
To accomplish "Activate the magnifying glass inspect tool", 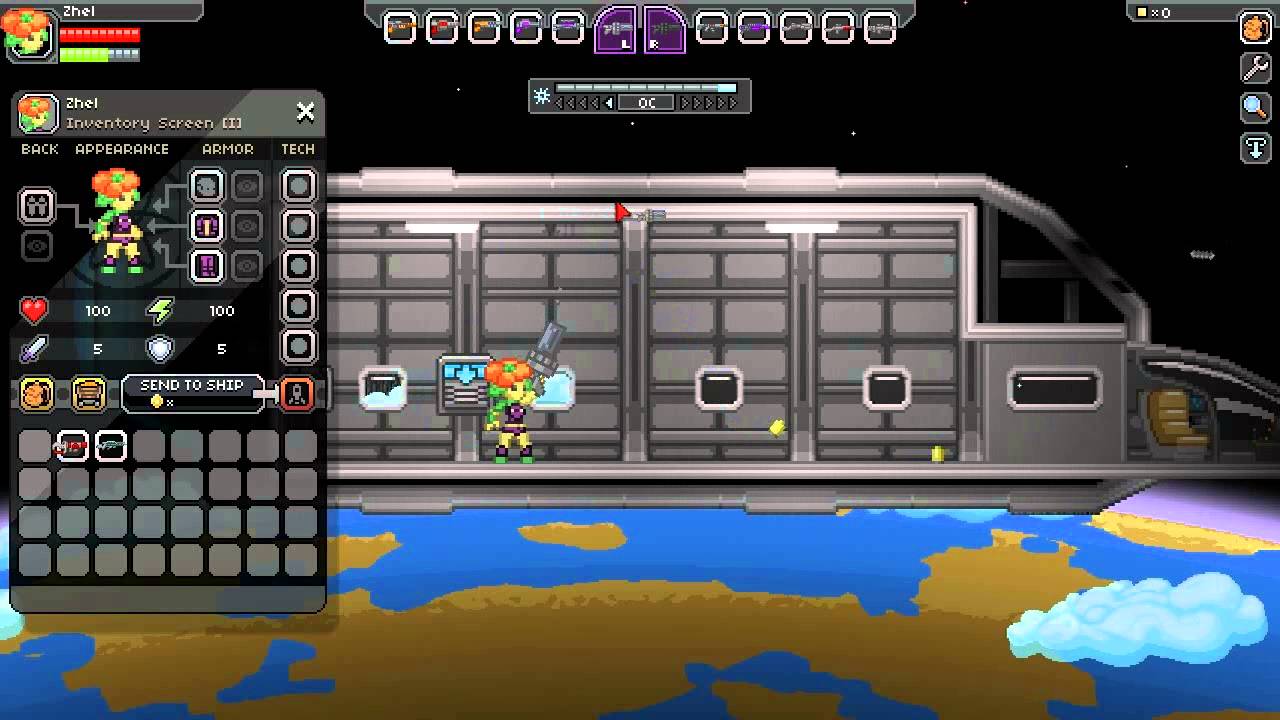I will click(x=1256, y=108).
